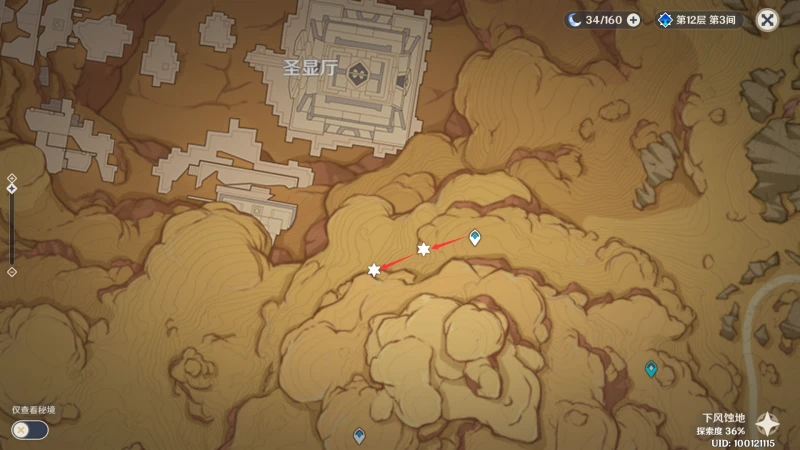
Task: Zoom out the map with the slider's bottom button
Action: [11, 271]
